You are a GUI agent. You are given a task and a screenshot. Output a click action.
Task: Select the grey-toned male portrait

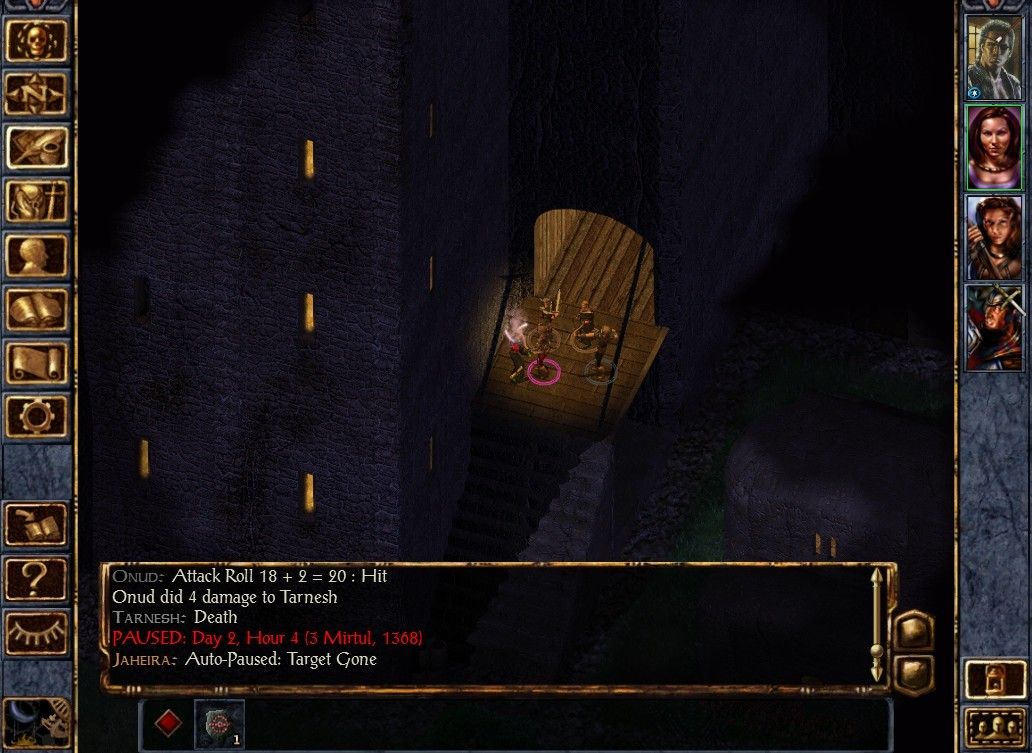994,58
